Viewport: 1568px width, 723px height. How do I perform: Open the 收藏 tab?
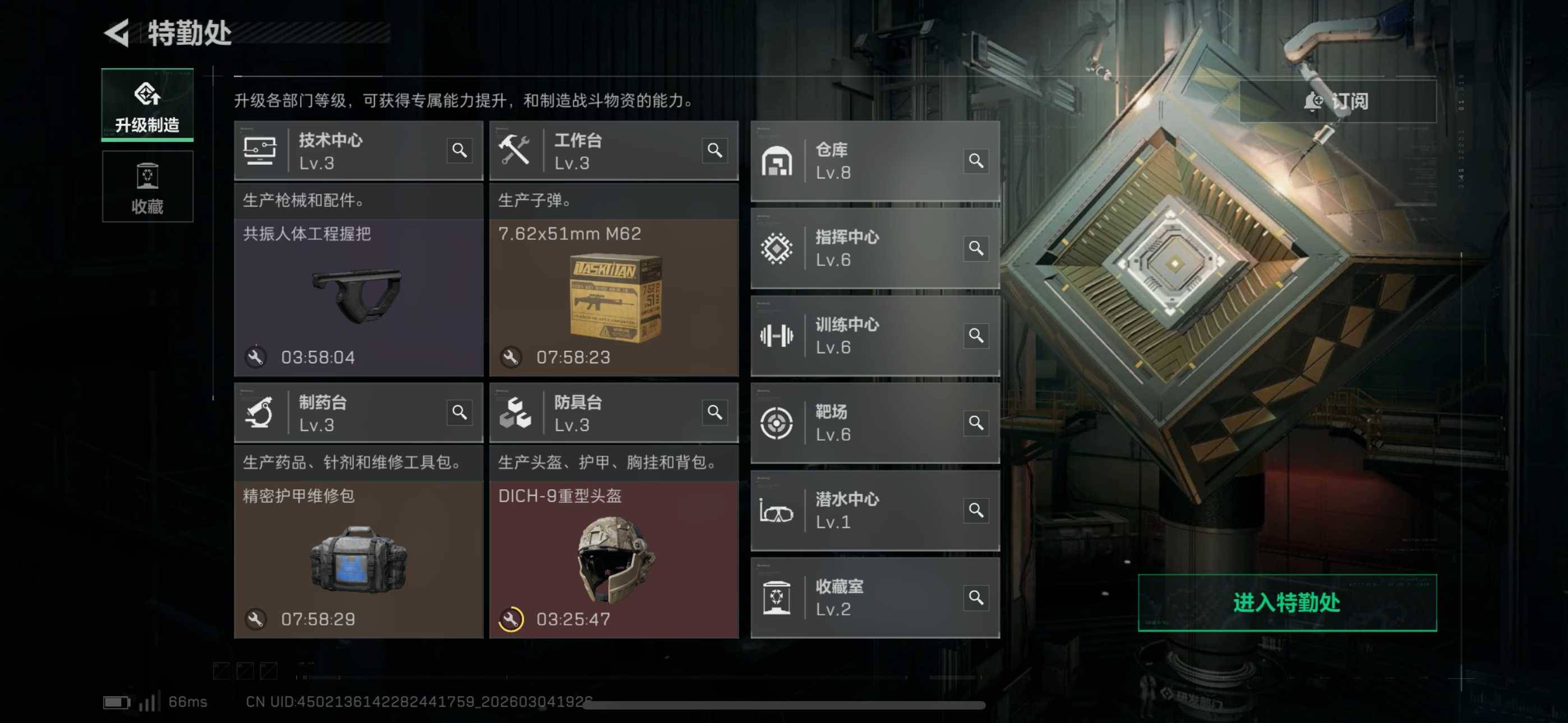tap(147, 187)
